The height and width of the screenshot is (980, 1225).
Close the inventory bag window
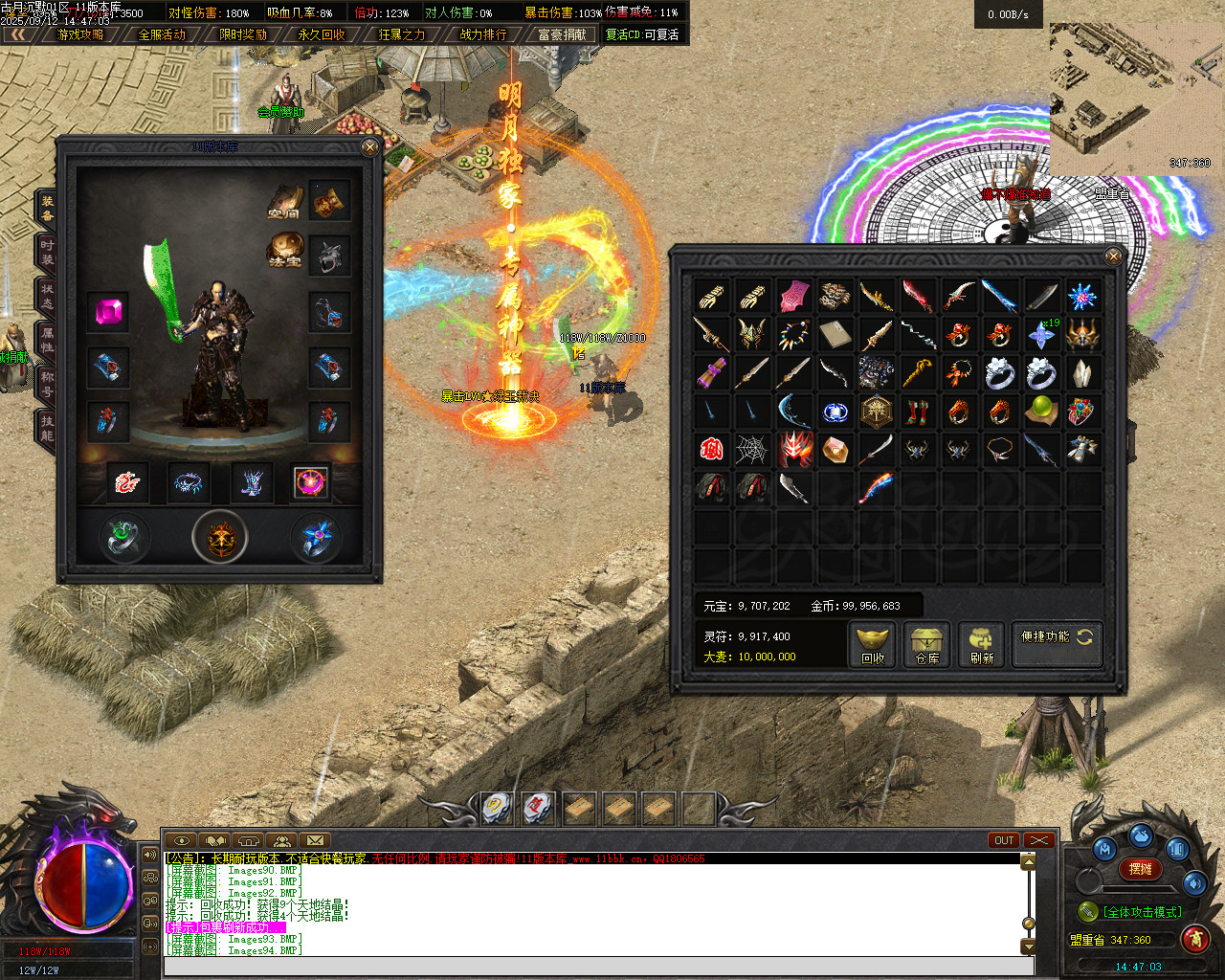[1113, 256]
